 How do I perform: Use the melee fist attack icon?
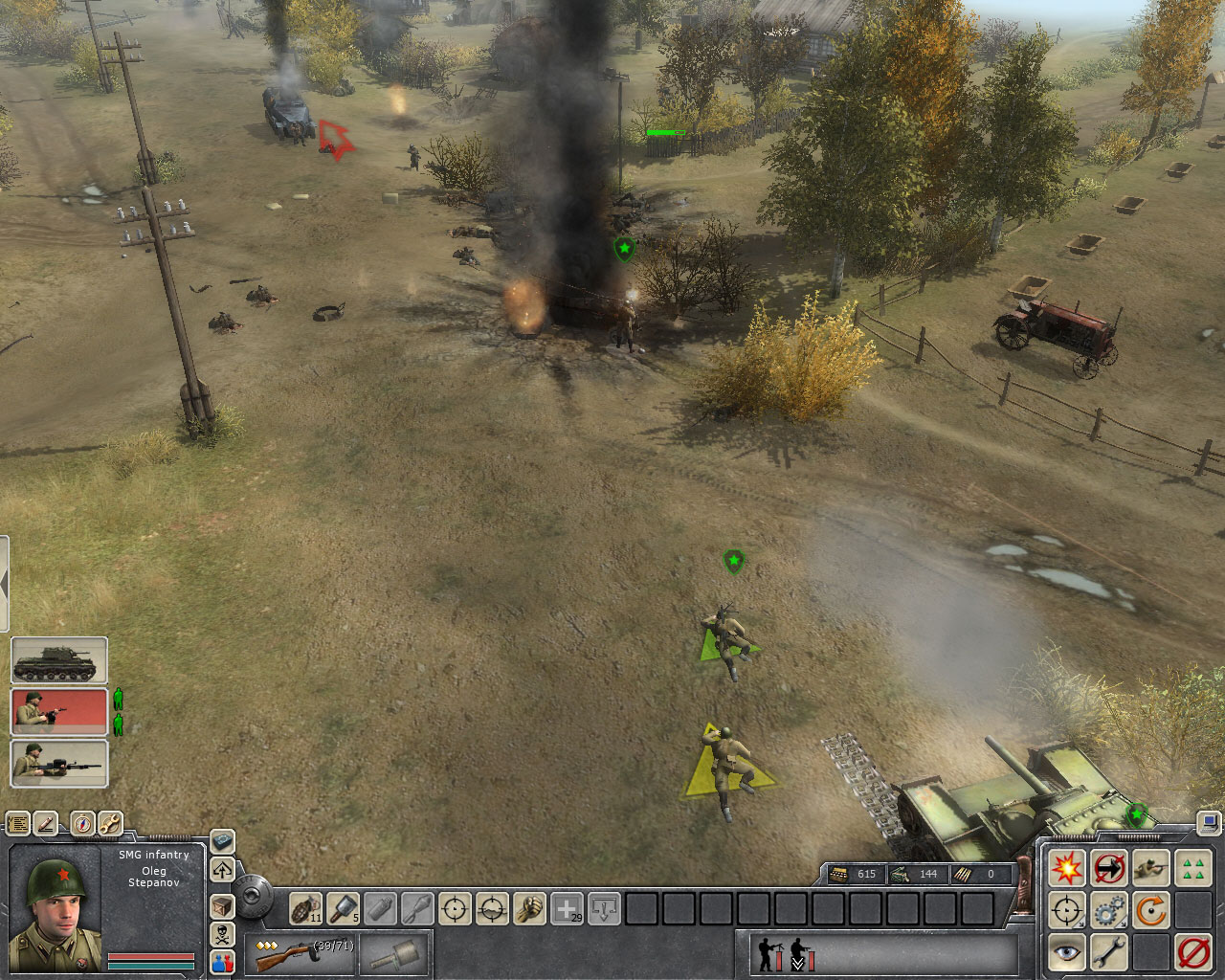(x=529, y=907)
